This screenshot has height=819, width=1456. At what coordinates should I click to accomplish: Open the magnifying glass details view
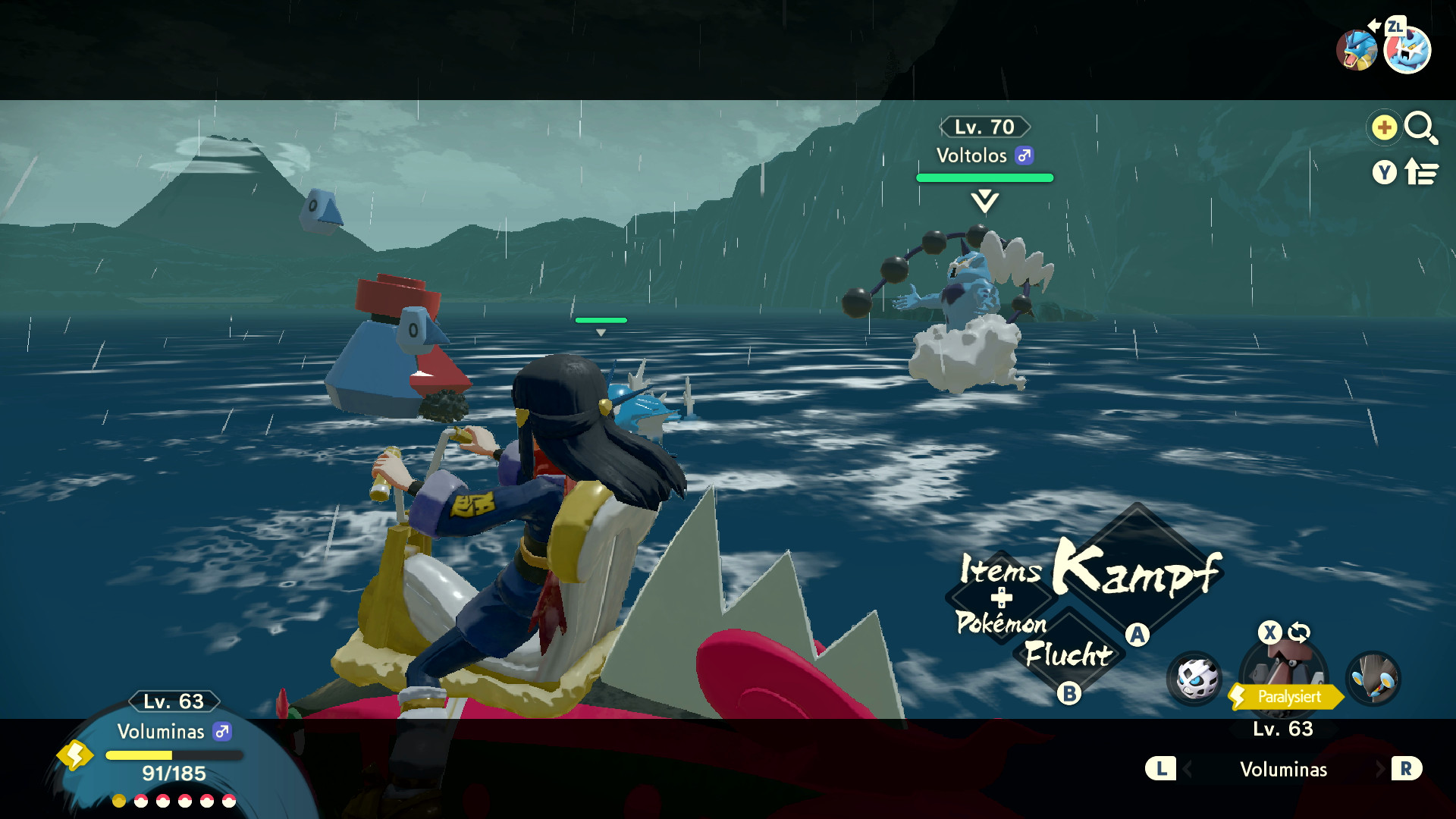click(x=1420, y=127)
